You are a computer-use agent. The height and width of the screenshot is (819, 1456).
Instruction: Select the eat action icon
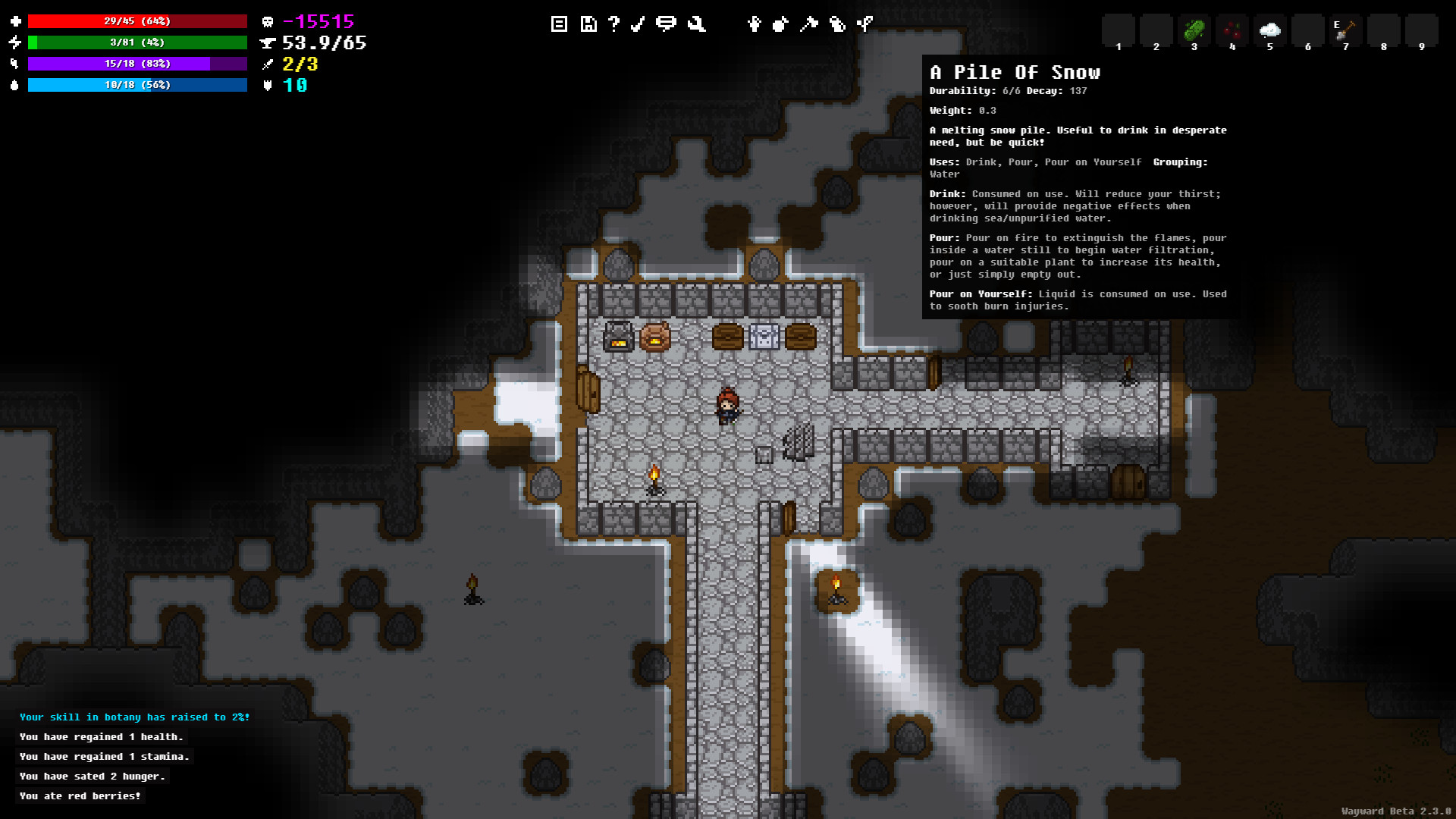[x=780, y=24]
